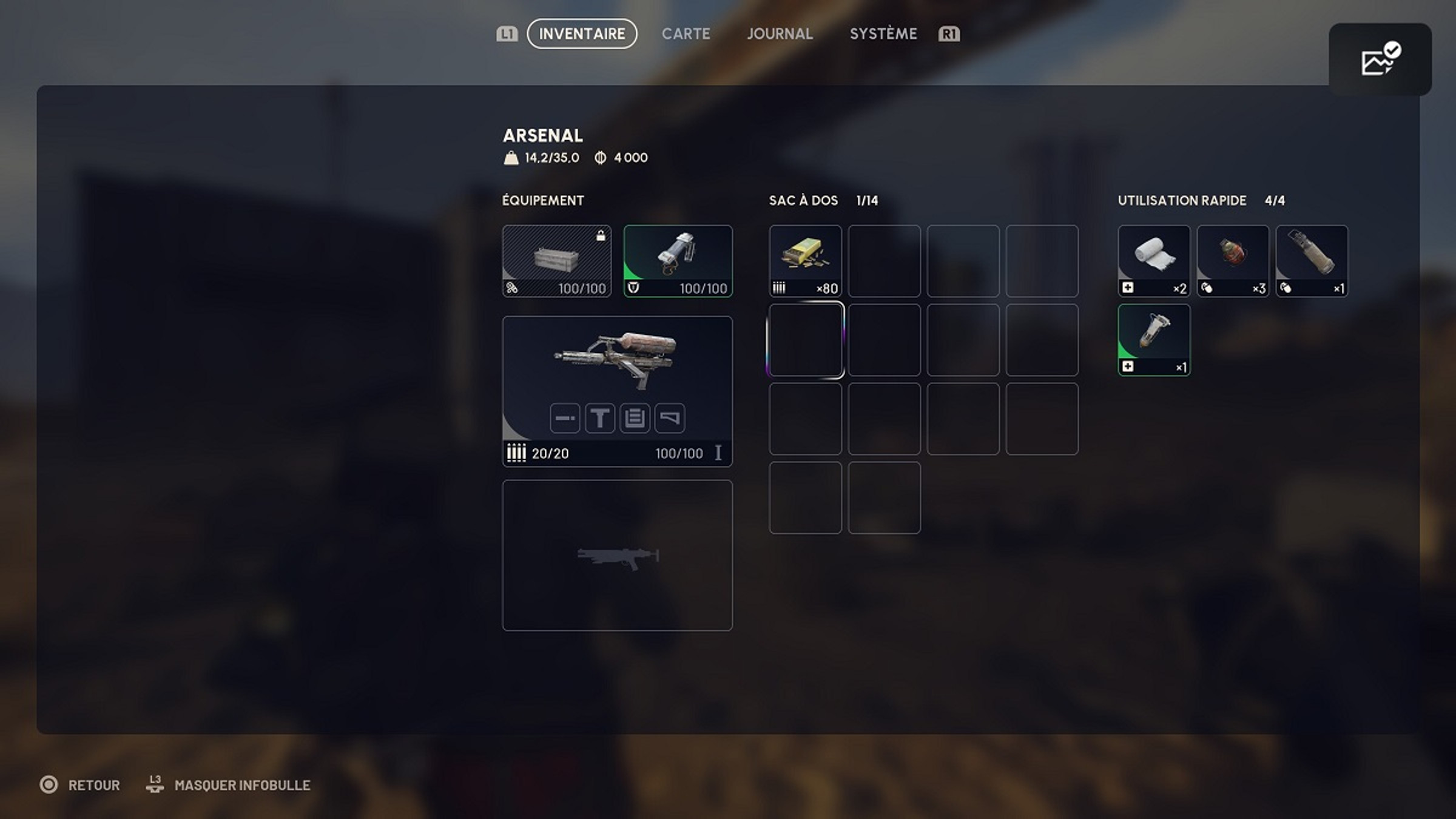Select the equipped primary rifle slot
The image size is (1456, 819).
click(x=617, y=364)
